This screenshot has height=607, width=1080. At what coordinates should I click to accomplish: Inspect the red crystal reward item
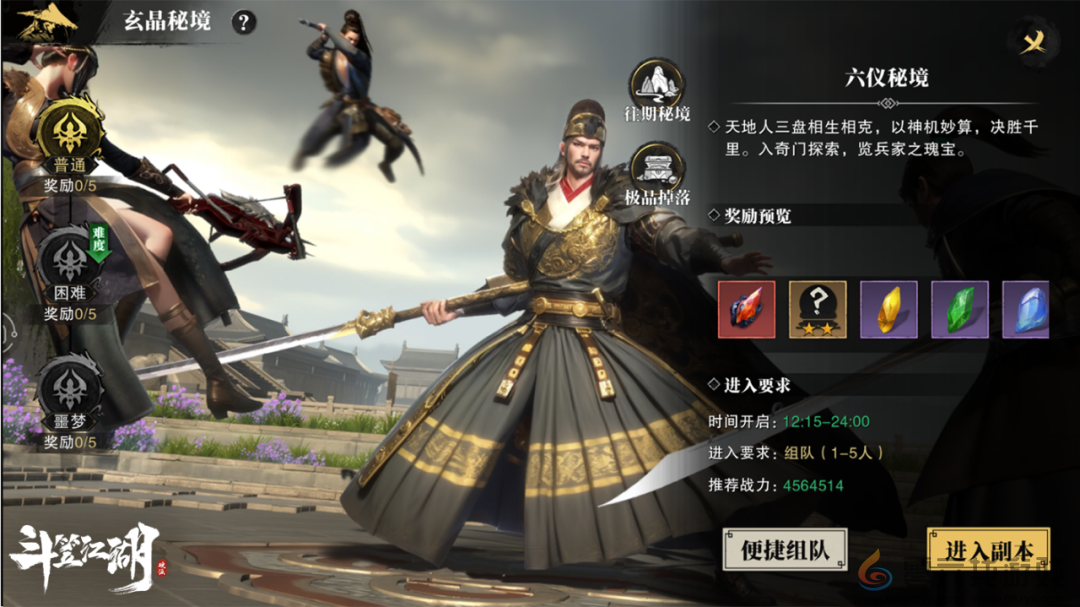point(746,309)
